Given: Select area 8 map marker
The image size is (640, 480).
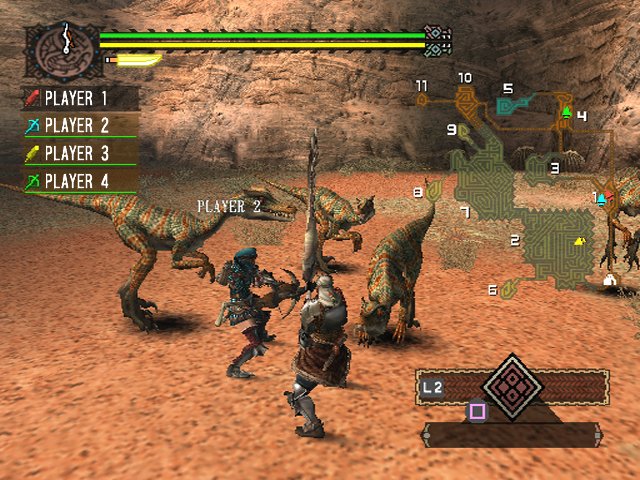Looking at the screenshot, I should [419, 191].
